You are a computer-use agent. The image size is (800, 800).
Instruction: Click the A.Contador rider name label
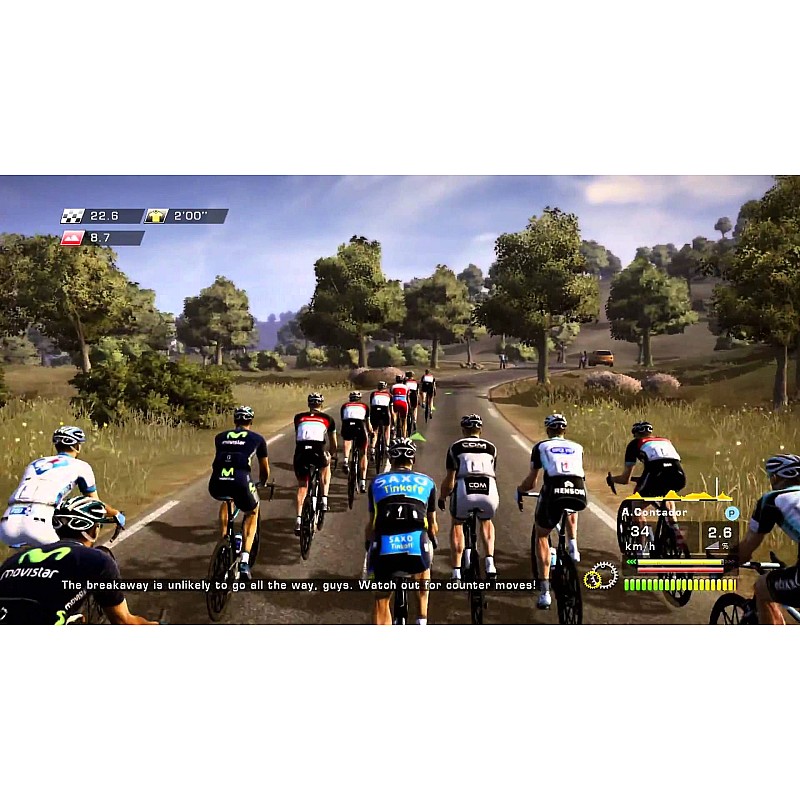coord(655,513)
